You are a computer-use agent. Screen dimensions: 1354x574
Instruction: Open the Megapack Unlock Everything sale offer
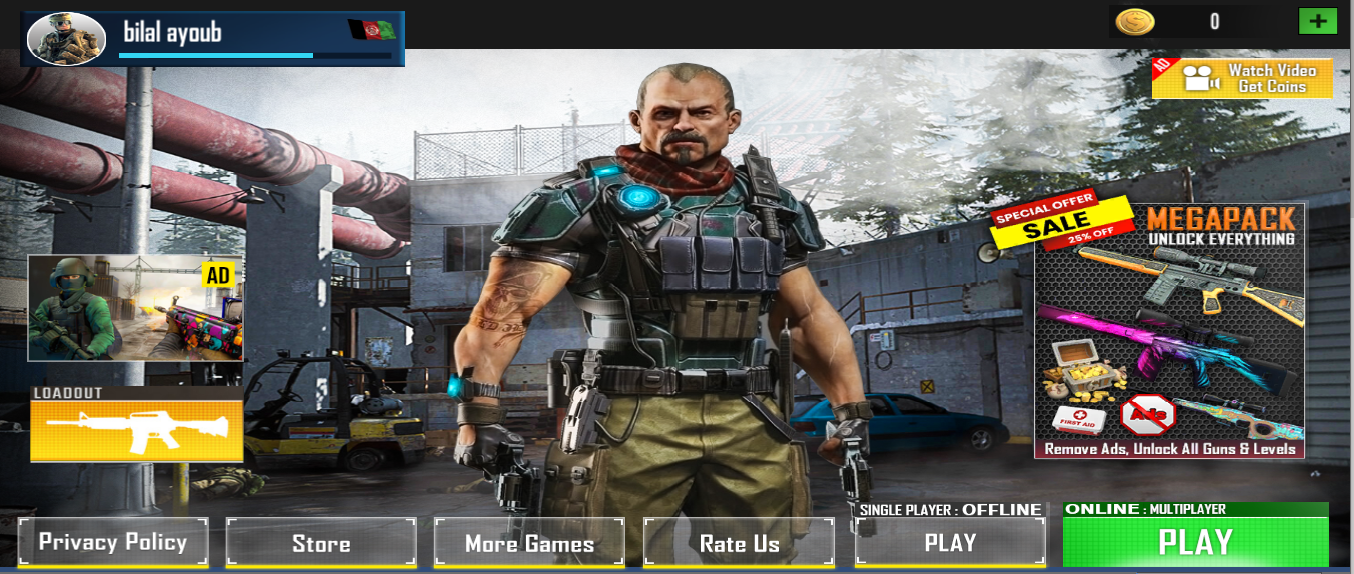pyautogui.click(x=1169, y=330)
